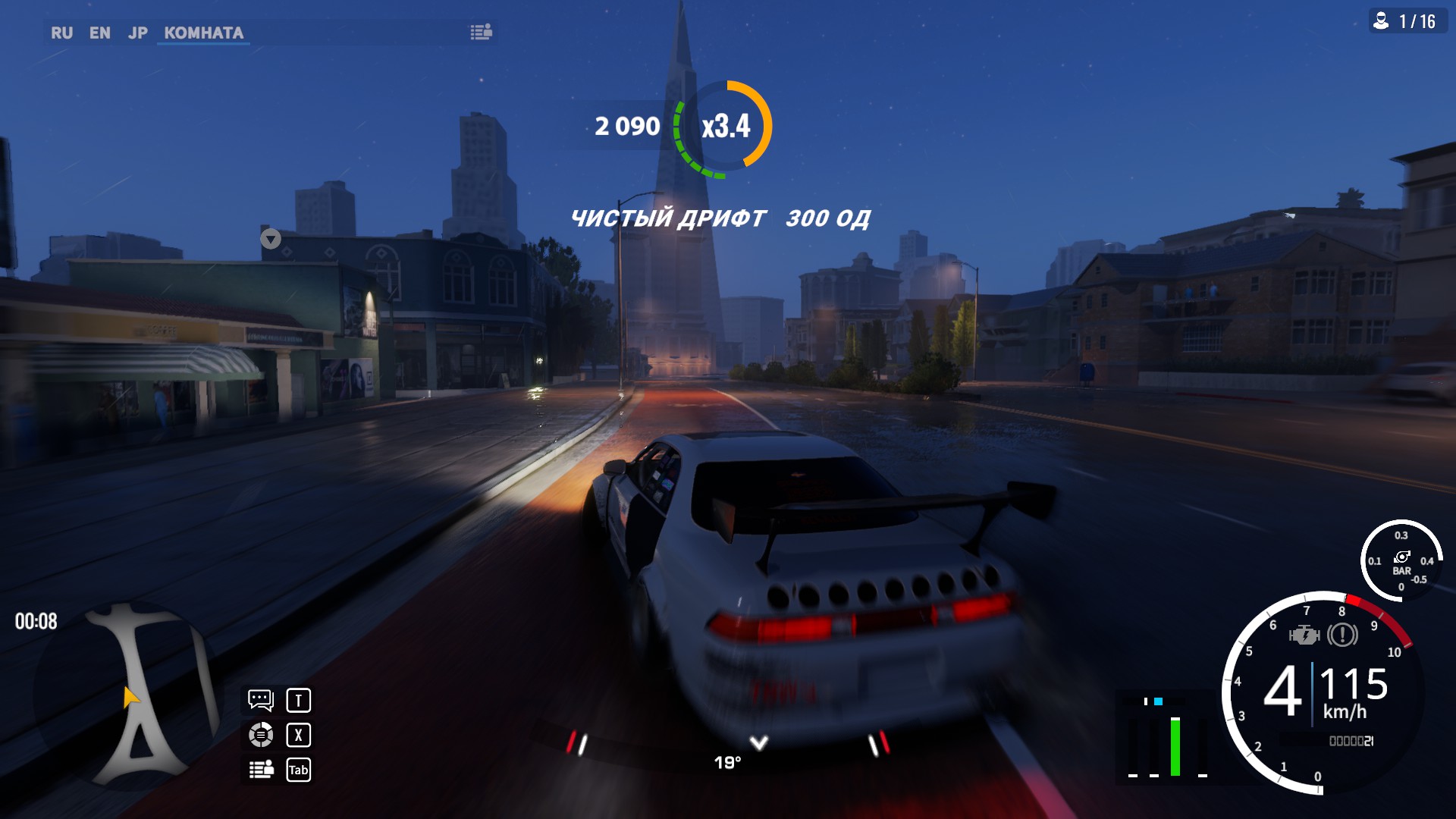
Task: Open the quick-action wheel icon
Action: click(261, 735)
